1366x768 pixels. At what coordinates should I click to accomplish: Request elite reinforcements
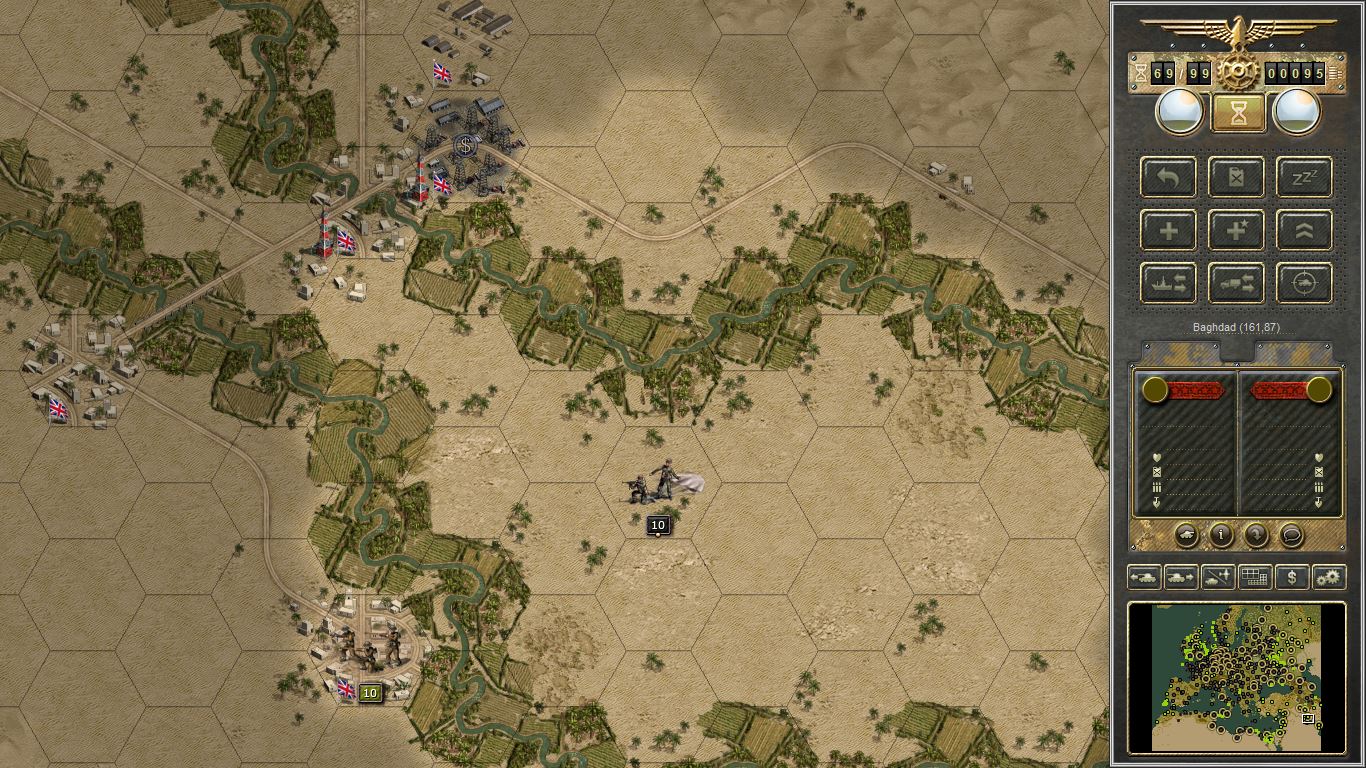click(1236, 230)
